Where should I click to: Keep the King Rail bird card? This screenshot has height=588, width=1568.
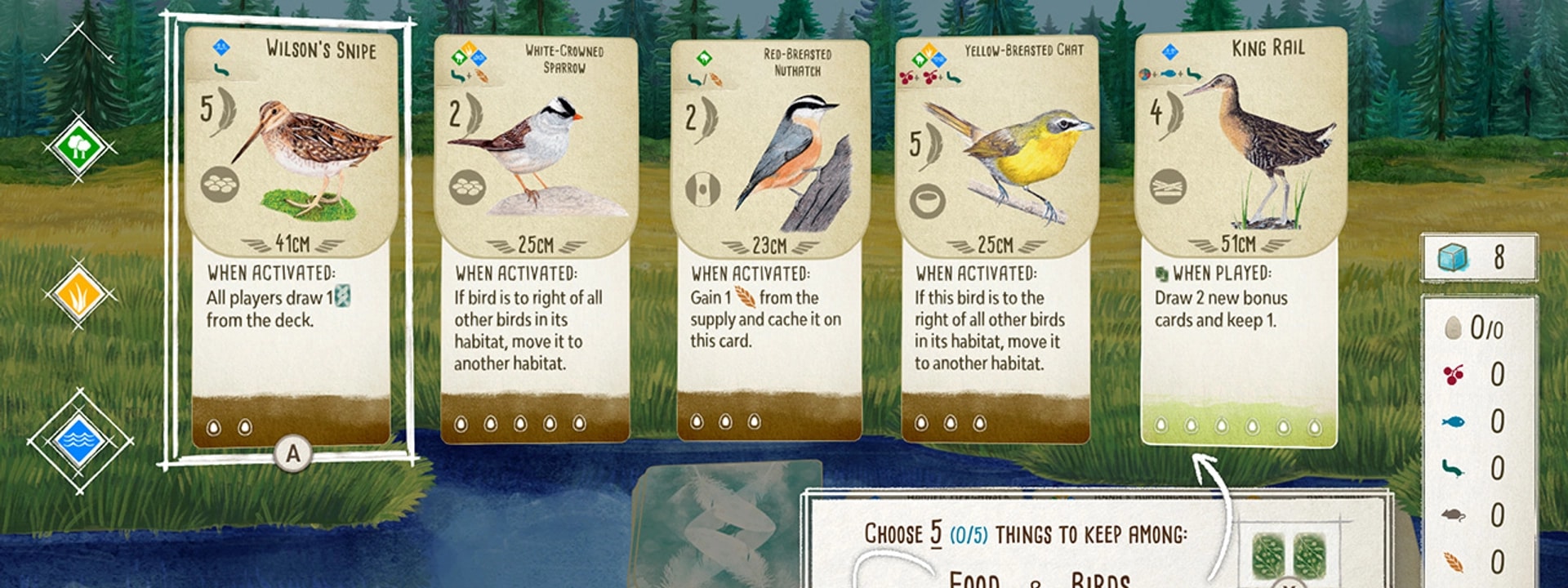(1239, 237)
